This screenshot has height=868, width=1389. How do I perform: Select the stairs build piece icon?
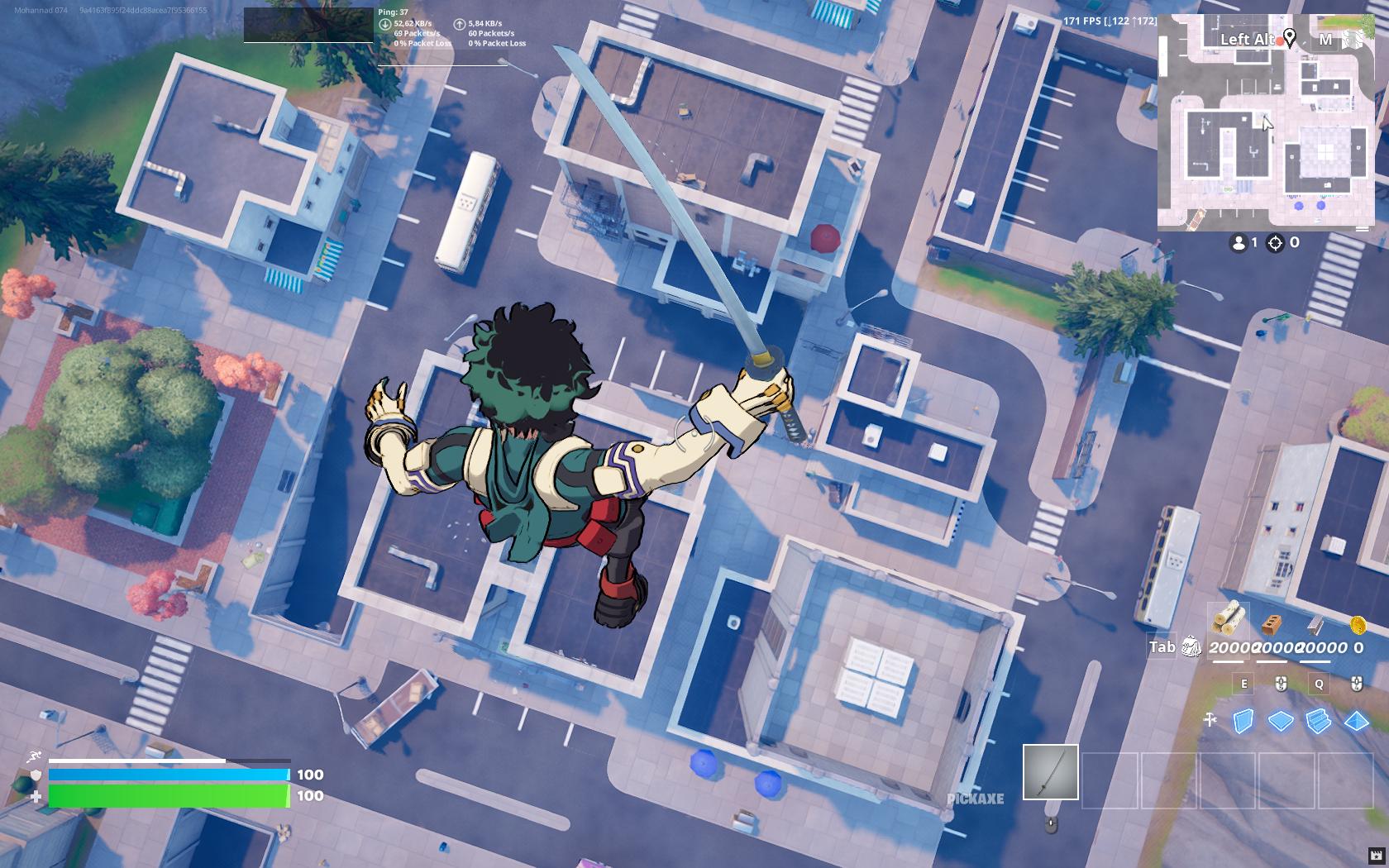(x=1319, y=722)
